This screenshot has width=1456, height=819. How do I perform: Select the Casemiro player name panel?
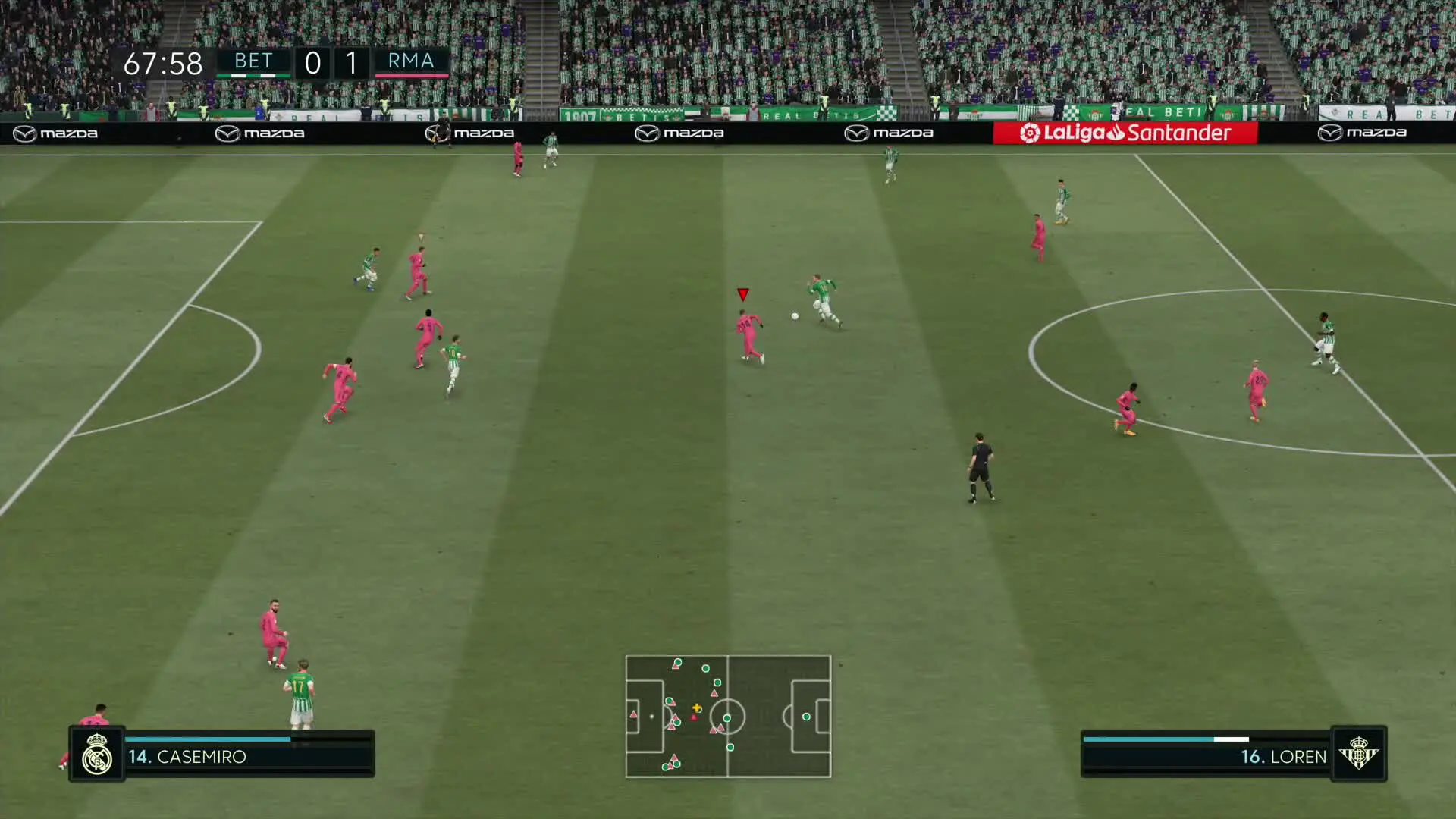click(x=249, y=755)
